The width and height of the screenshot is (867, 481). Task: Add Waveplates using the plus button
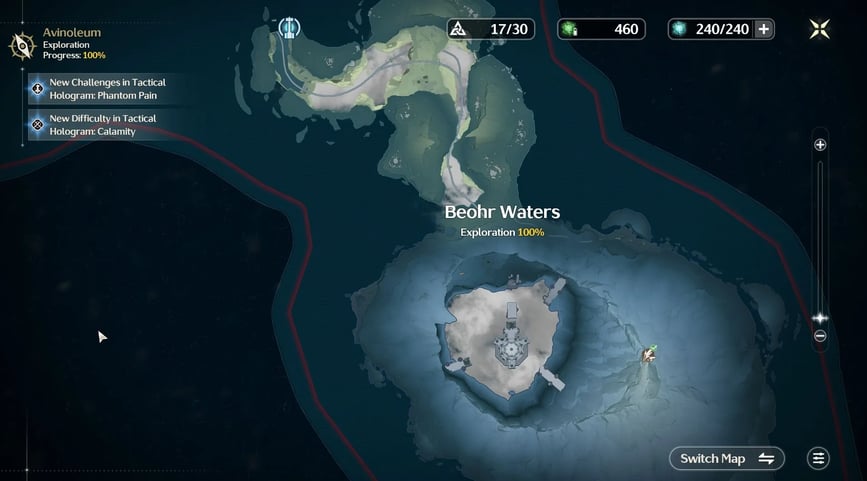tap(765, 29)
